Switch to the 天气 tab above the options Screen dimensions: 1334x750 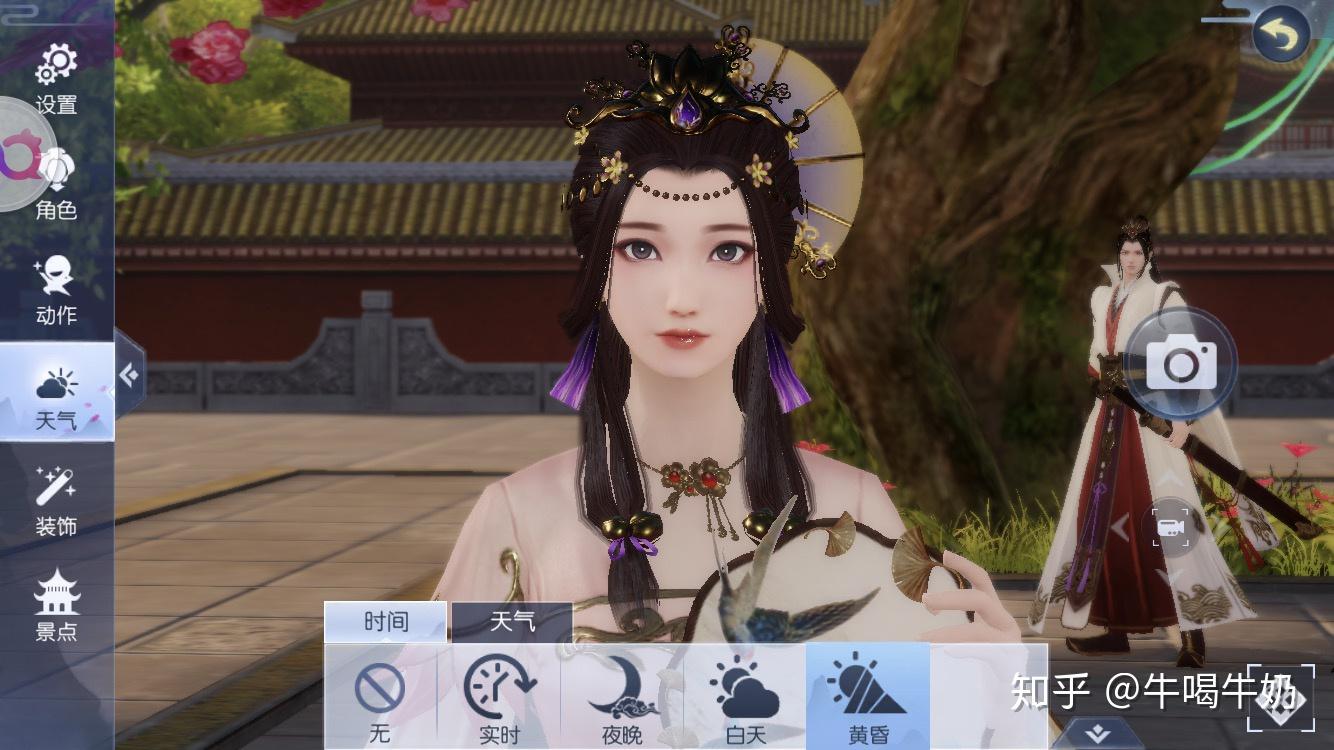click(x=511, y=622)
